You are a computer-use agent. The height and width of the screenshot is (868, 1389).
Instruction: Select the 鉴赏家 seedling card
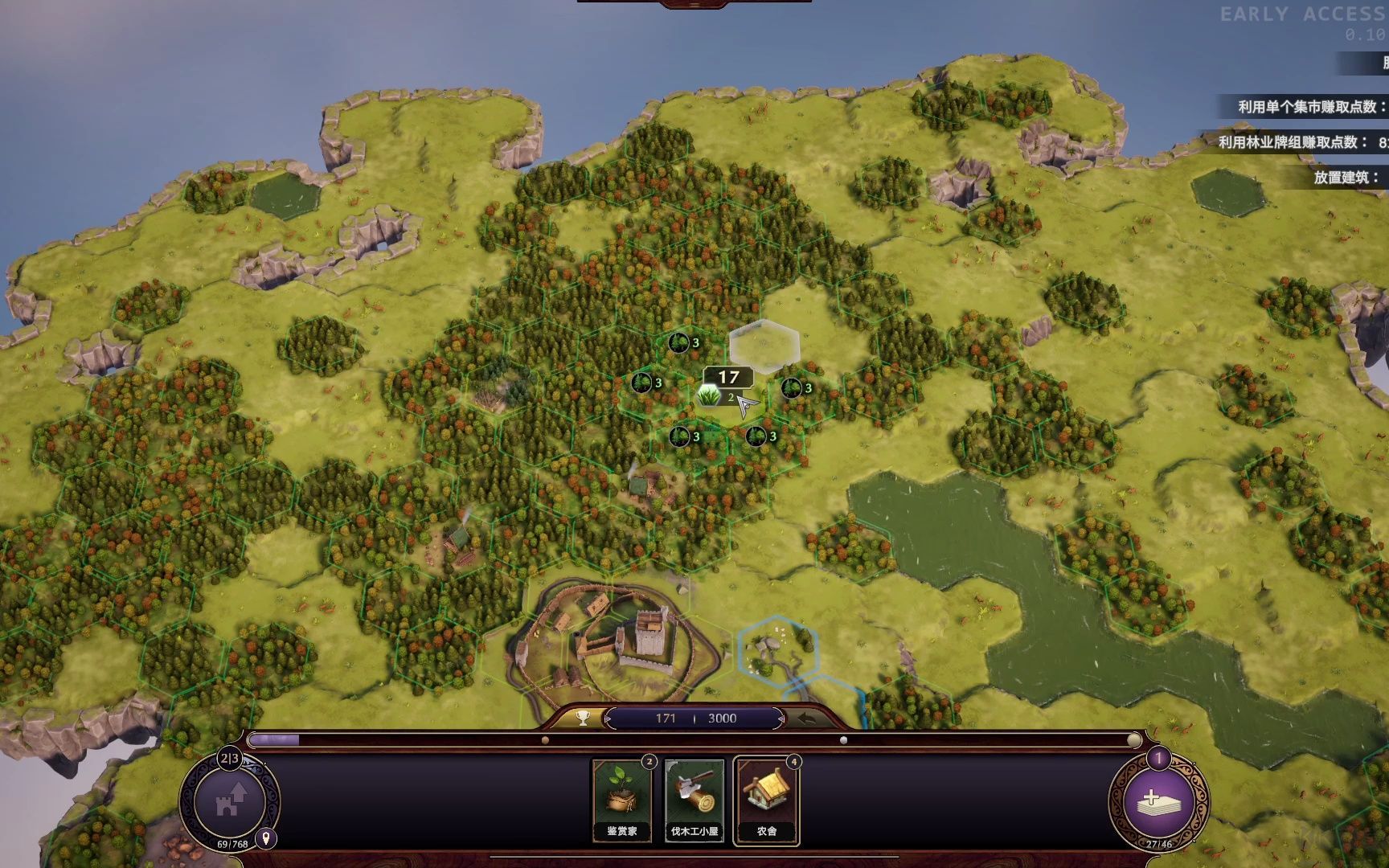pos(621,800)
